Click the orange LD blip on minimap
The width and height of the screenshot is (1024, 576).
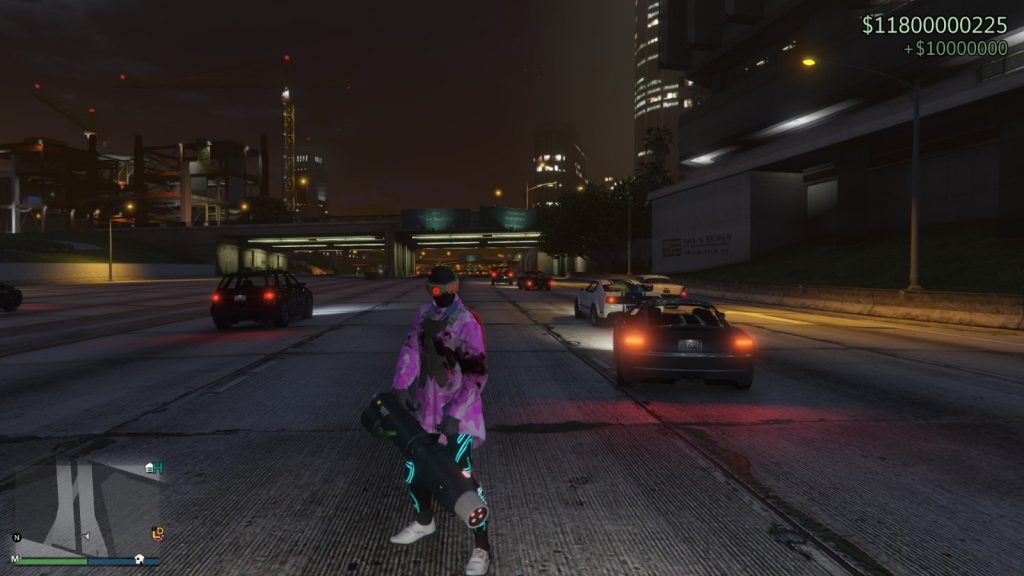click(x=157, y=533)
